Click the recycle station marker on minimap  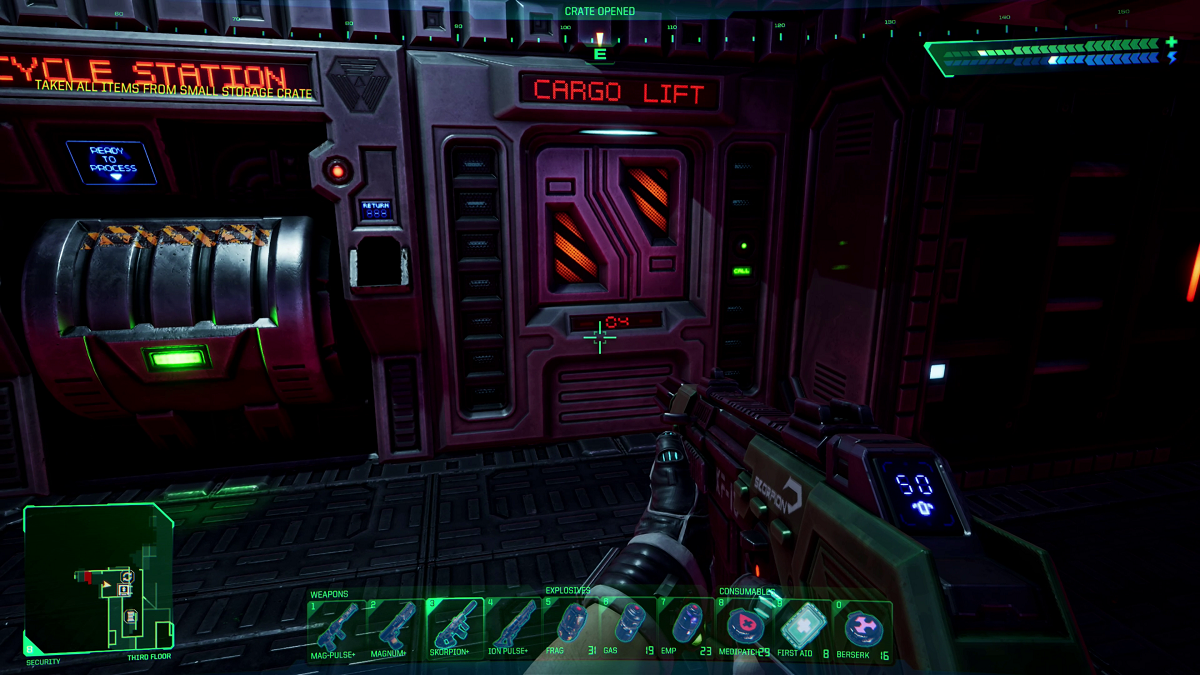(x=127, y=577)
